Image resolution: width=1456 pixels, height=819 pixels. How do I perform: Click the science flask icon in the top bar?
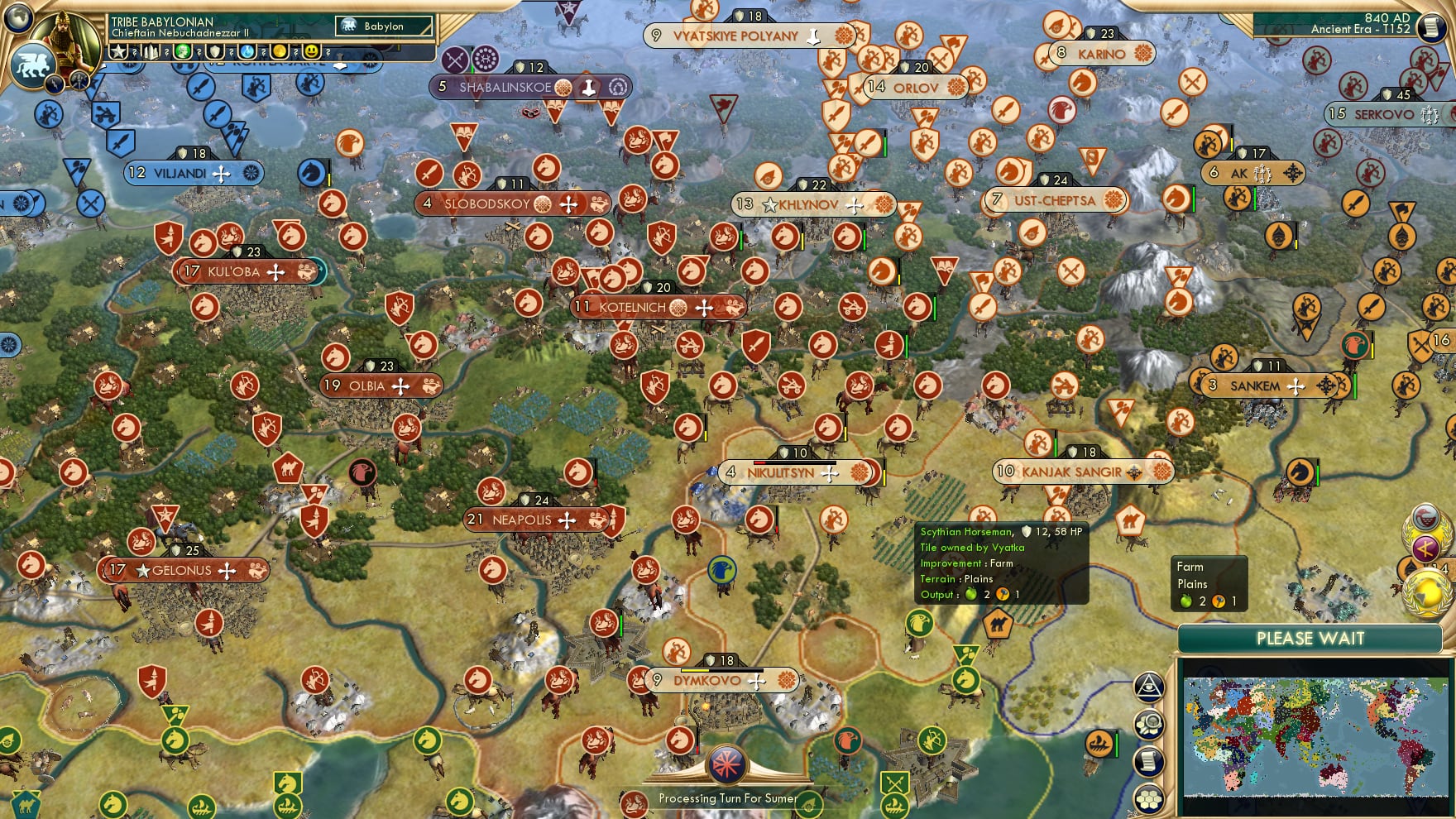(x=247, y=51)
